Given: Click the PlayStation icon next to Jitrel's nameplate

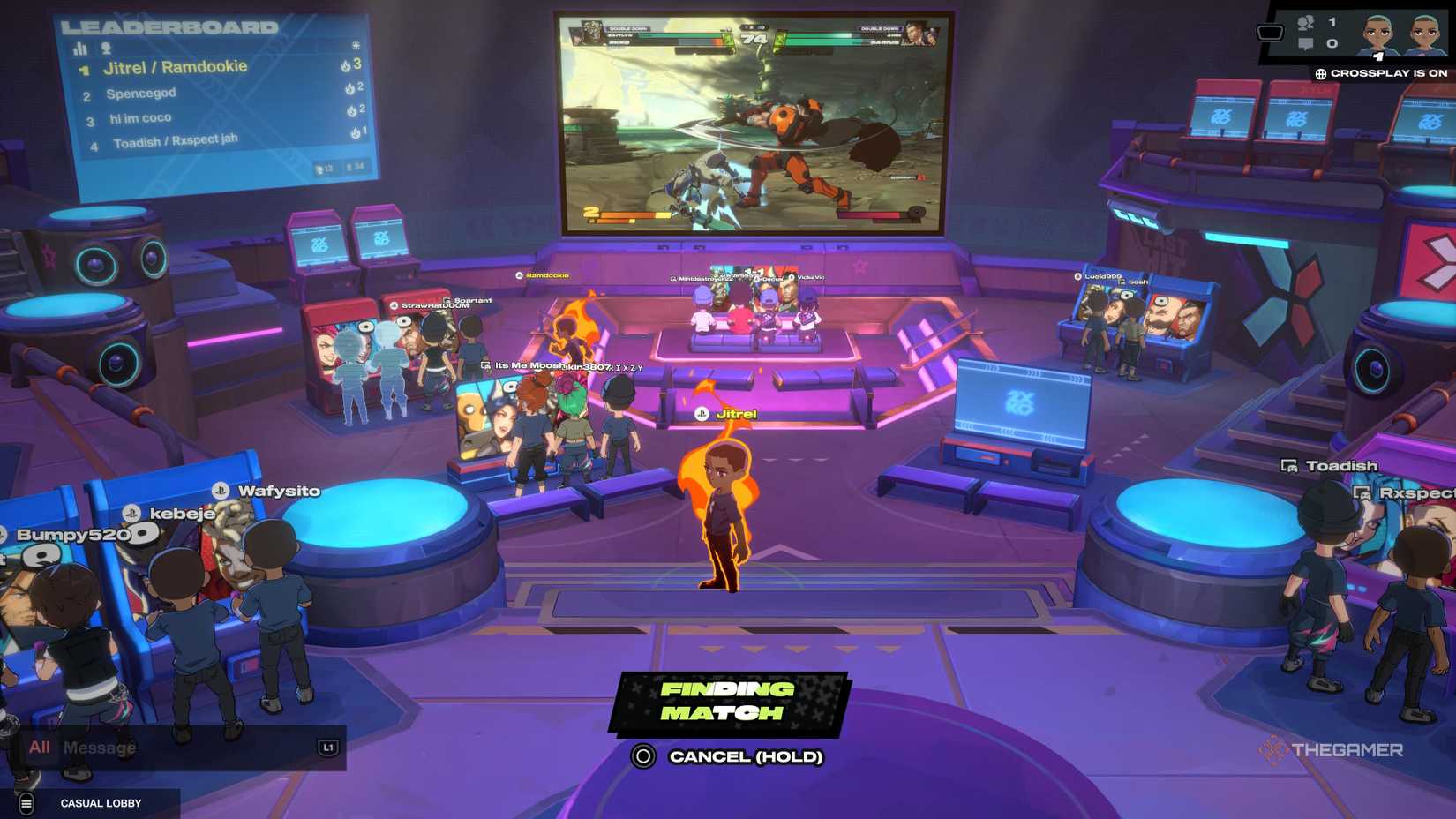Looking at the screenshot, I should [702, 412].
